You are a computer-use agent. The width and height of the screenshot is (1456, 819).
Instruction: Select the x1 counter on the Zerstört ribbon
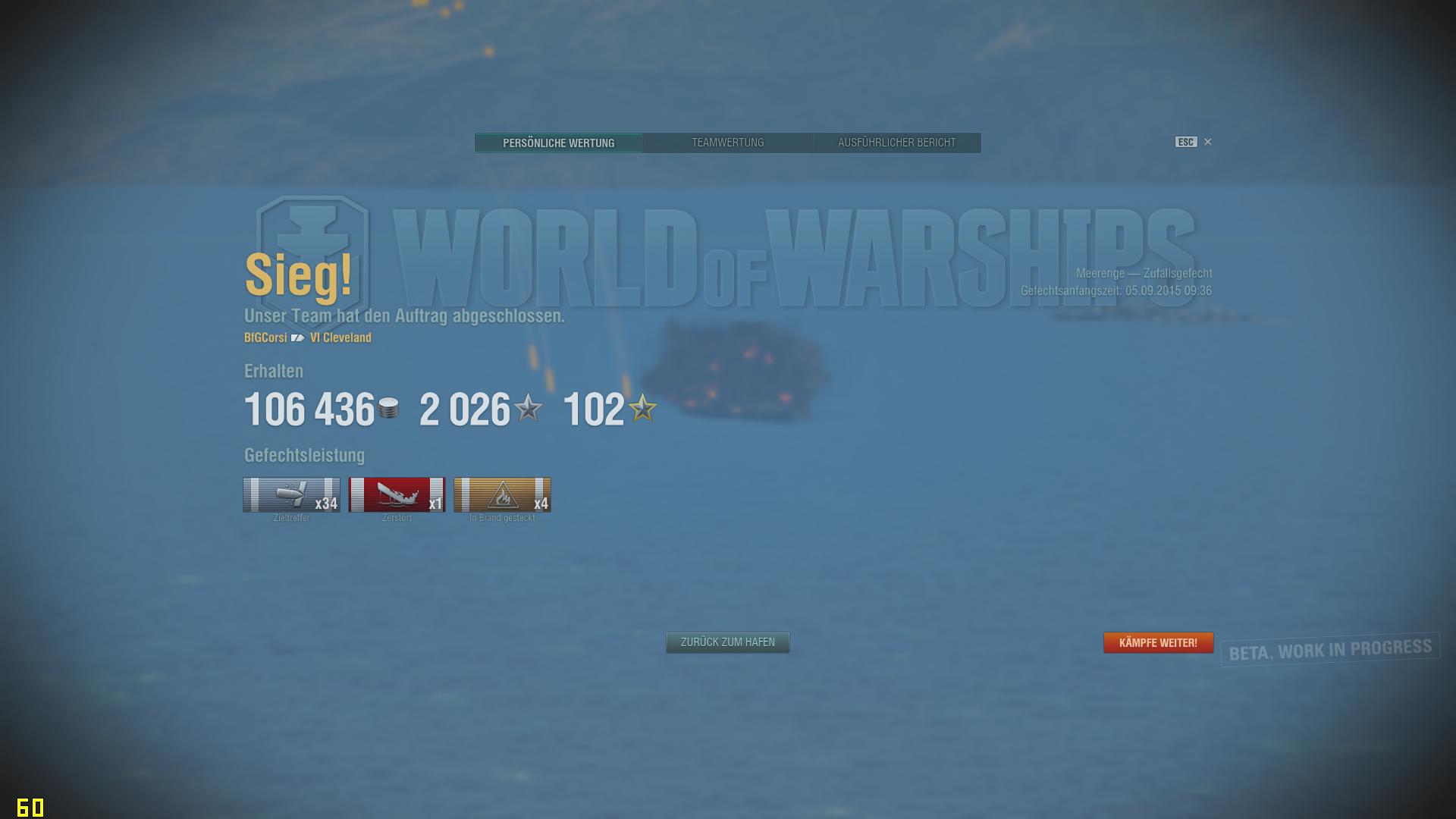pyautogui.click(x=435, y=501)
